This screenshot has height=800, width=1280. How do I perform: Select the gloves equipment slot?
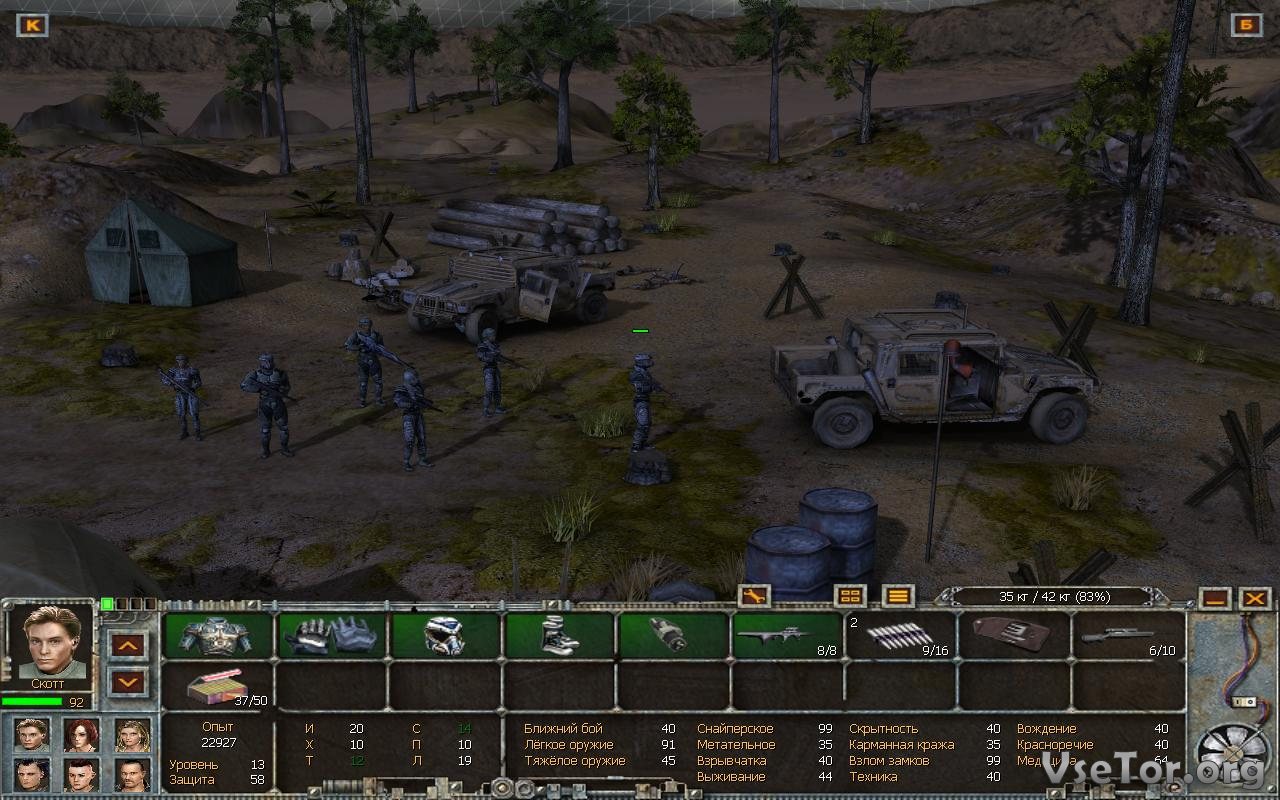[331, 635]
